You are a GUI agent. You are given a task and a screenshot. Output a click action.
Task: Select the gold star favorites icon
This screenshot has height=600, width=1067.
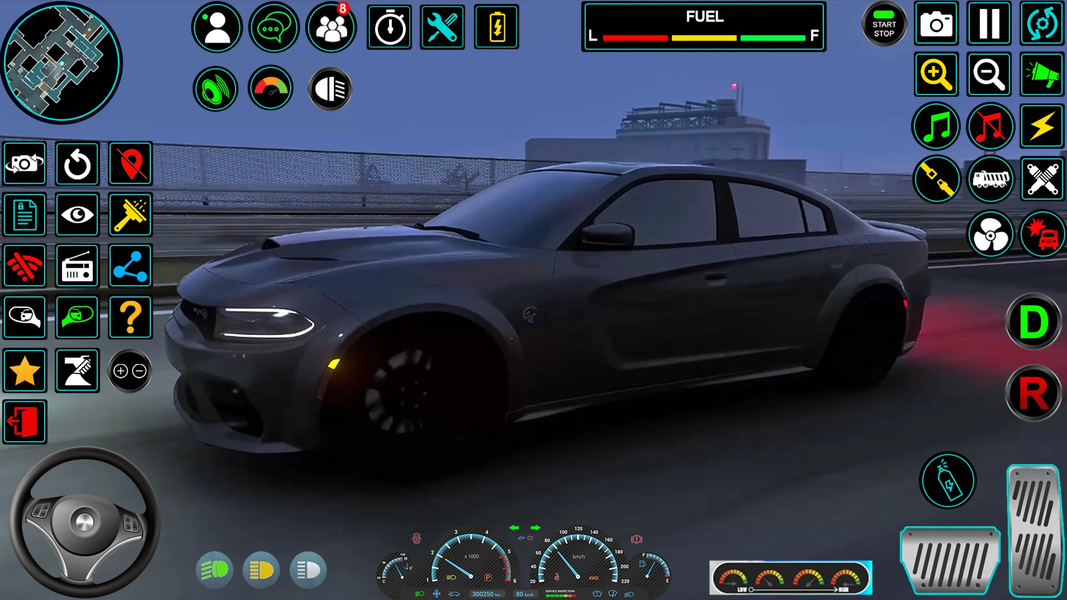click(x=25, y=371)
